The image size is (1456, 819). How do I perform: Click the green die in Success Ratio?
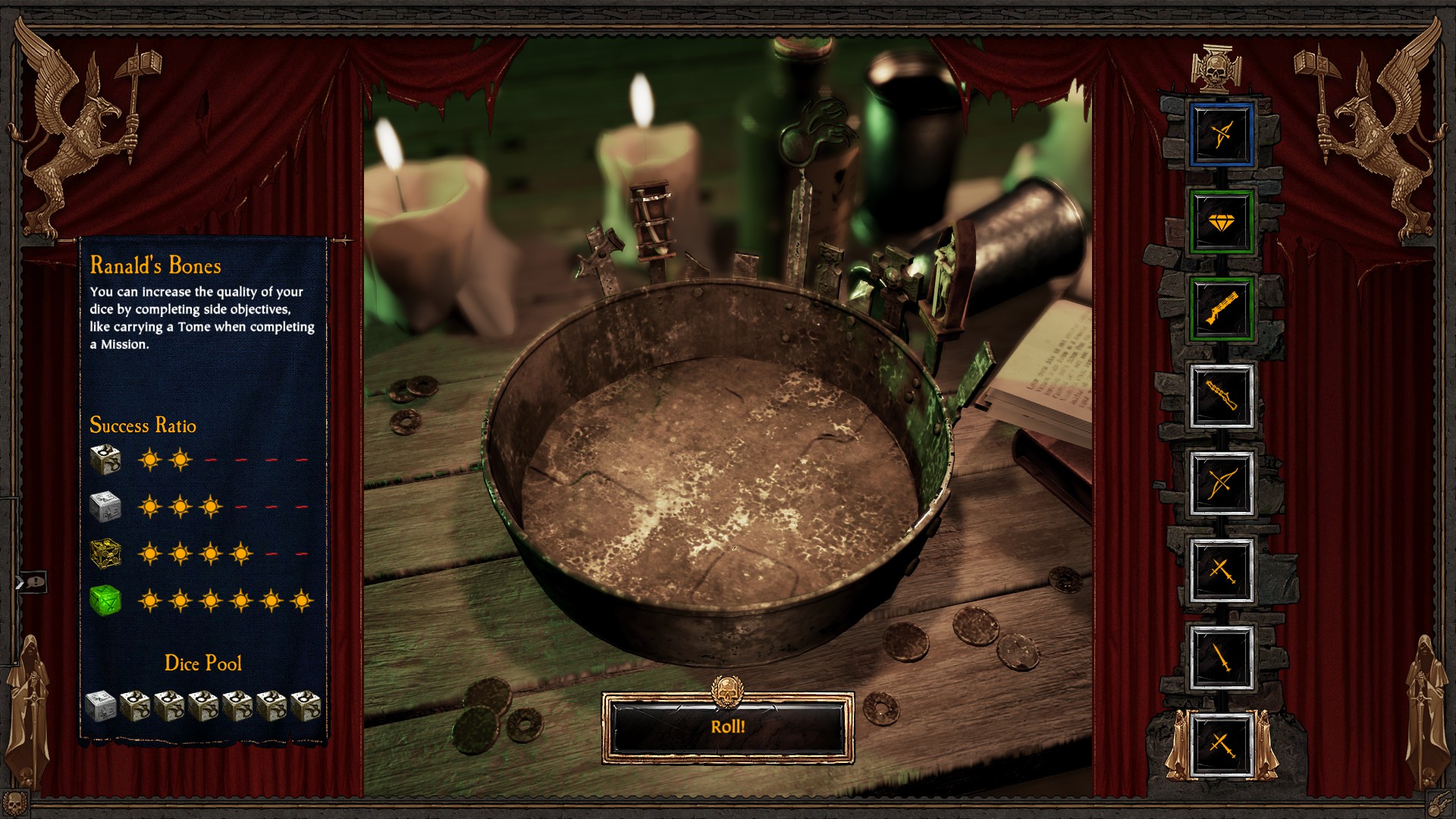105,601
